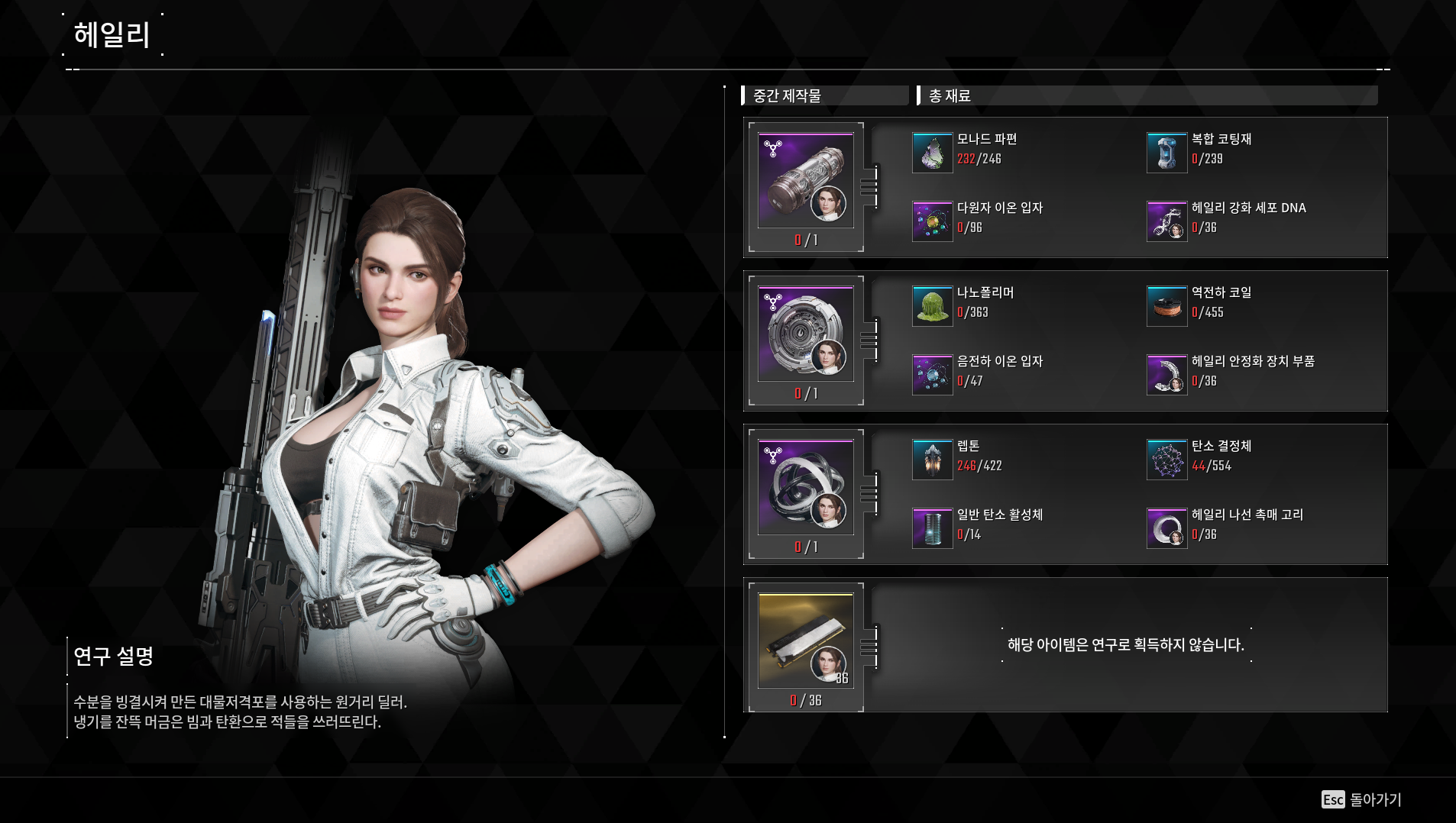Choose the 일반 탄소 활성체 icon
The height and width of the screenshot is (823, 1456).
(x=932, y=528)
